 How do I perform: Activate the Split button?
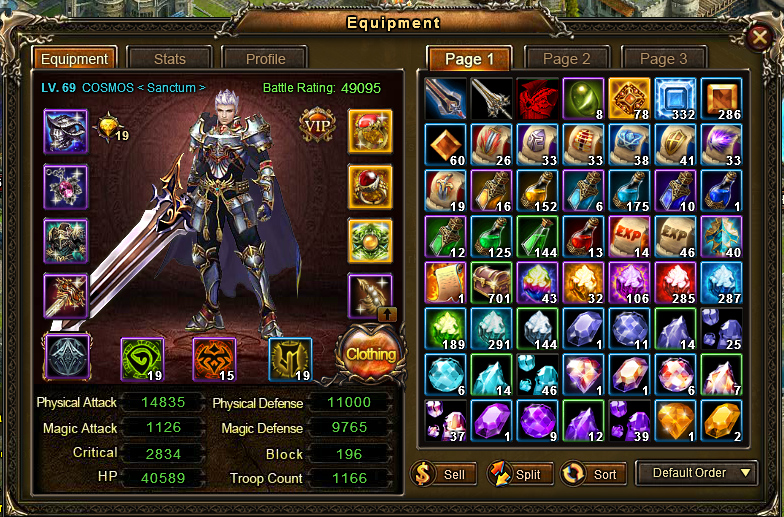click(x=517, y=473)
